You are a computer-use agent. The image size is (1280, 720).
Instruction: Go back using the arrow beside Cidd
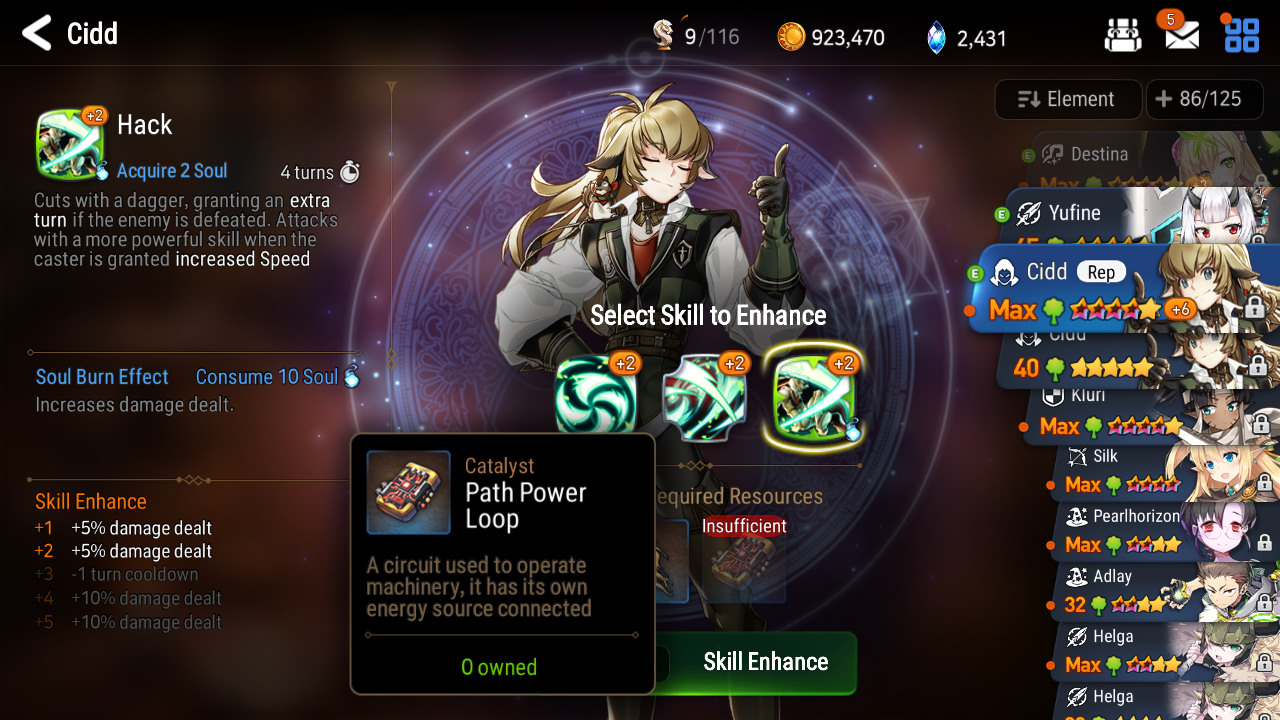(37, 34)
